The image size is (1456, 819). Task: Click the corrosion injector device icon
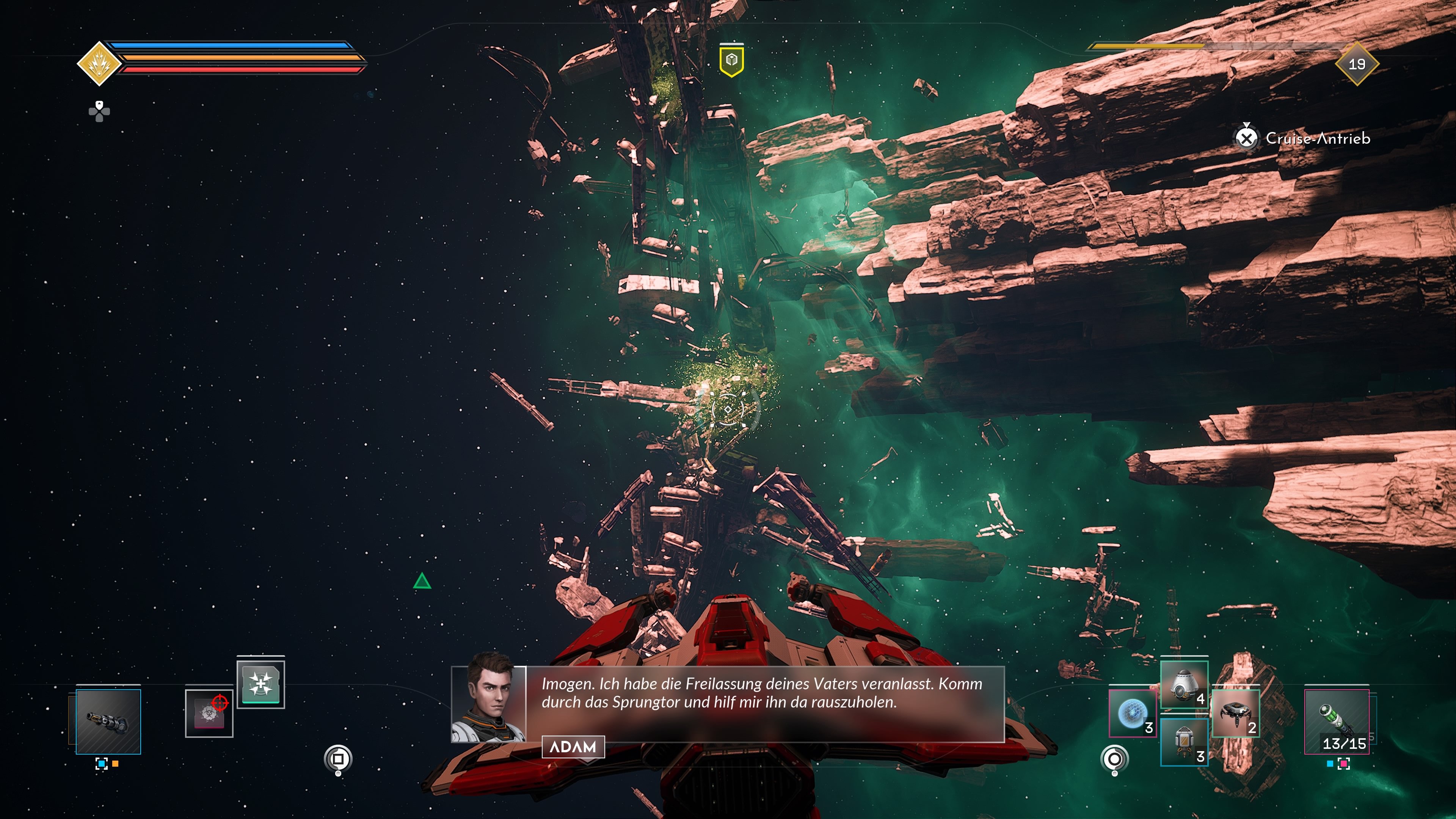[x=209, y=714]
